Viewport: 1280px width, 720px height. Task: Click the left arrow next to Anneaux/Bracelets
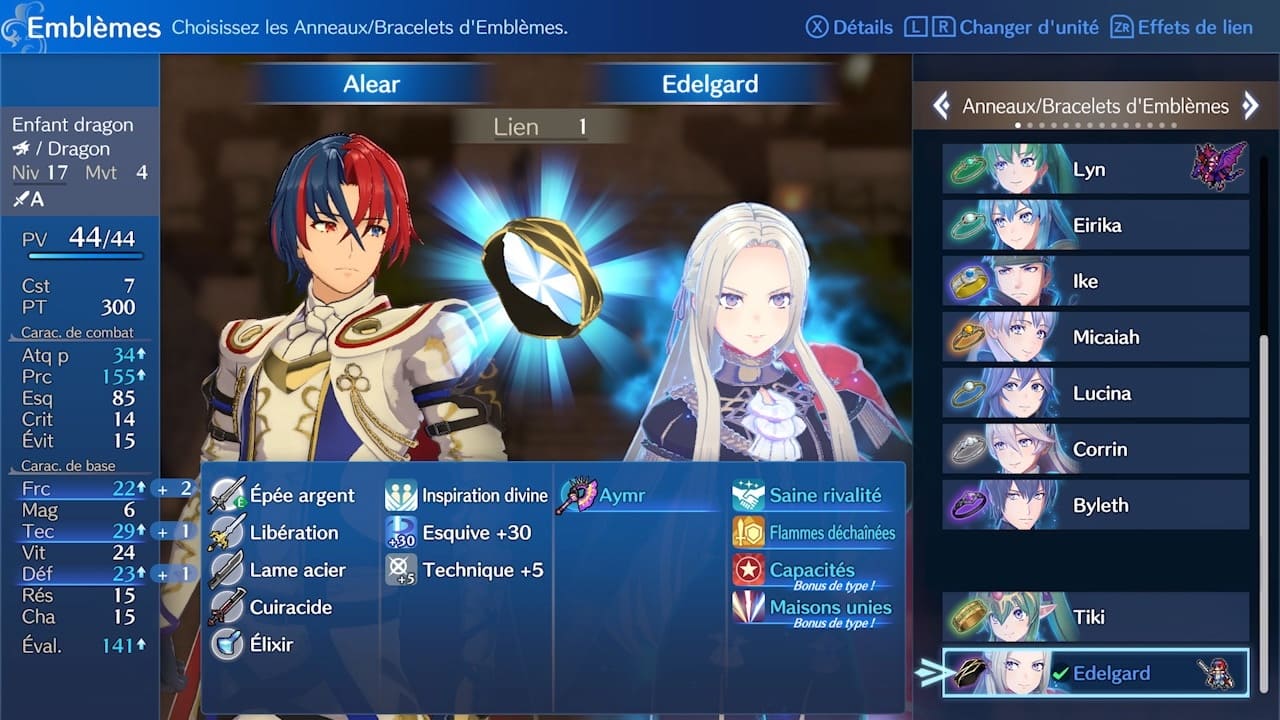[941, 104]
